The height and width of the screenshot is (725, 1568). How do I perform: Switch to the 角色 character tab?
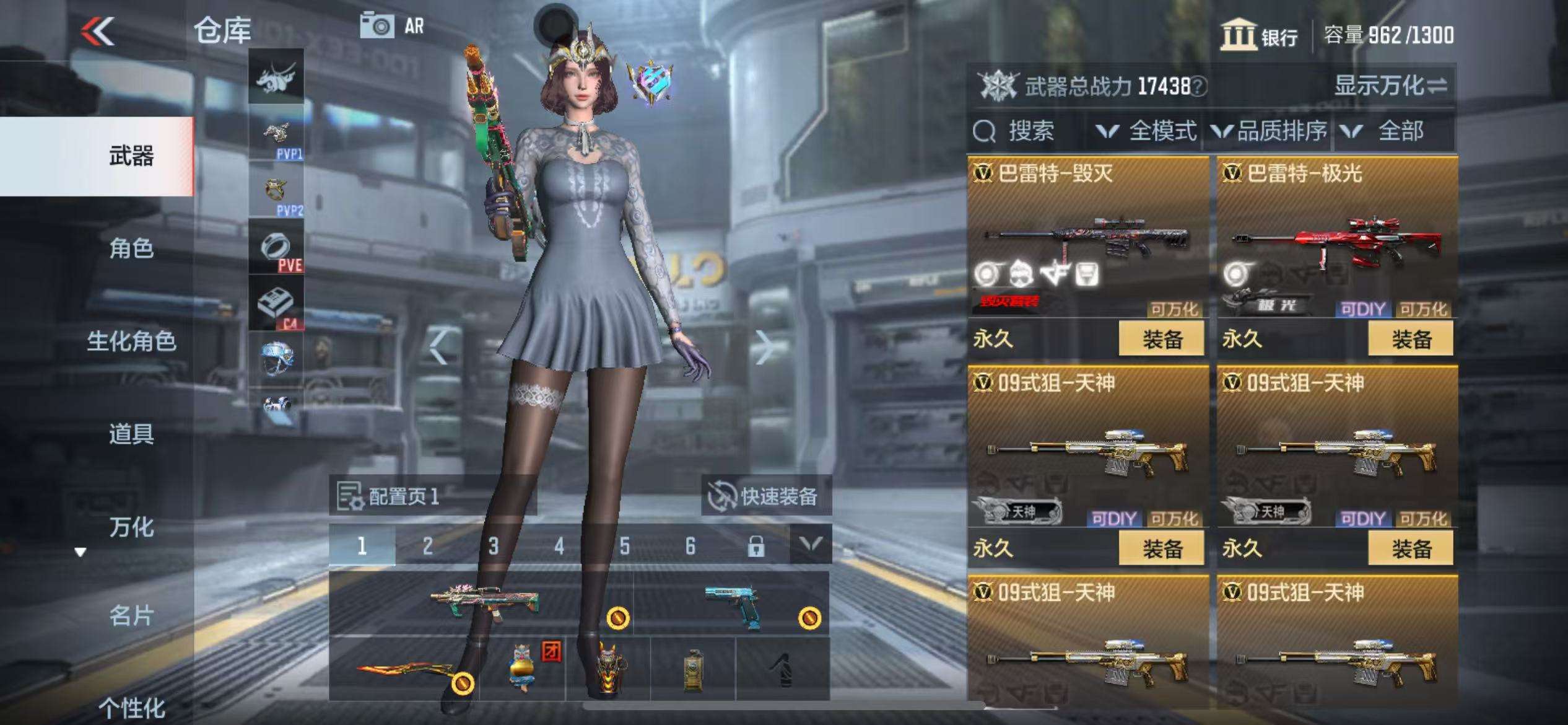point(131,248)
